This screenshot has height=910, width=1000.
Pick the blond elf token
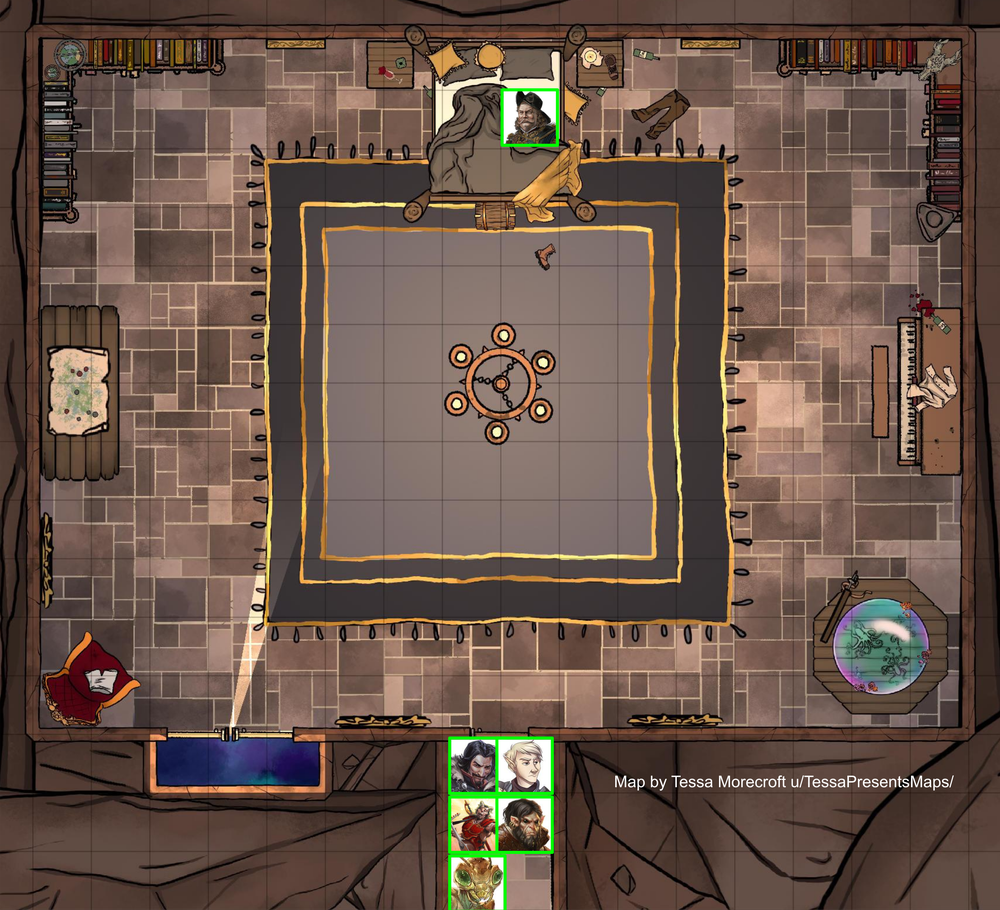[525, 766]
